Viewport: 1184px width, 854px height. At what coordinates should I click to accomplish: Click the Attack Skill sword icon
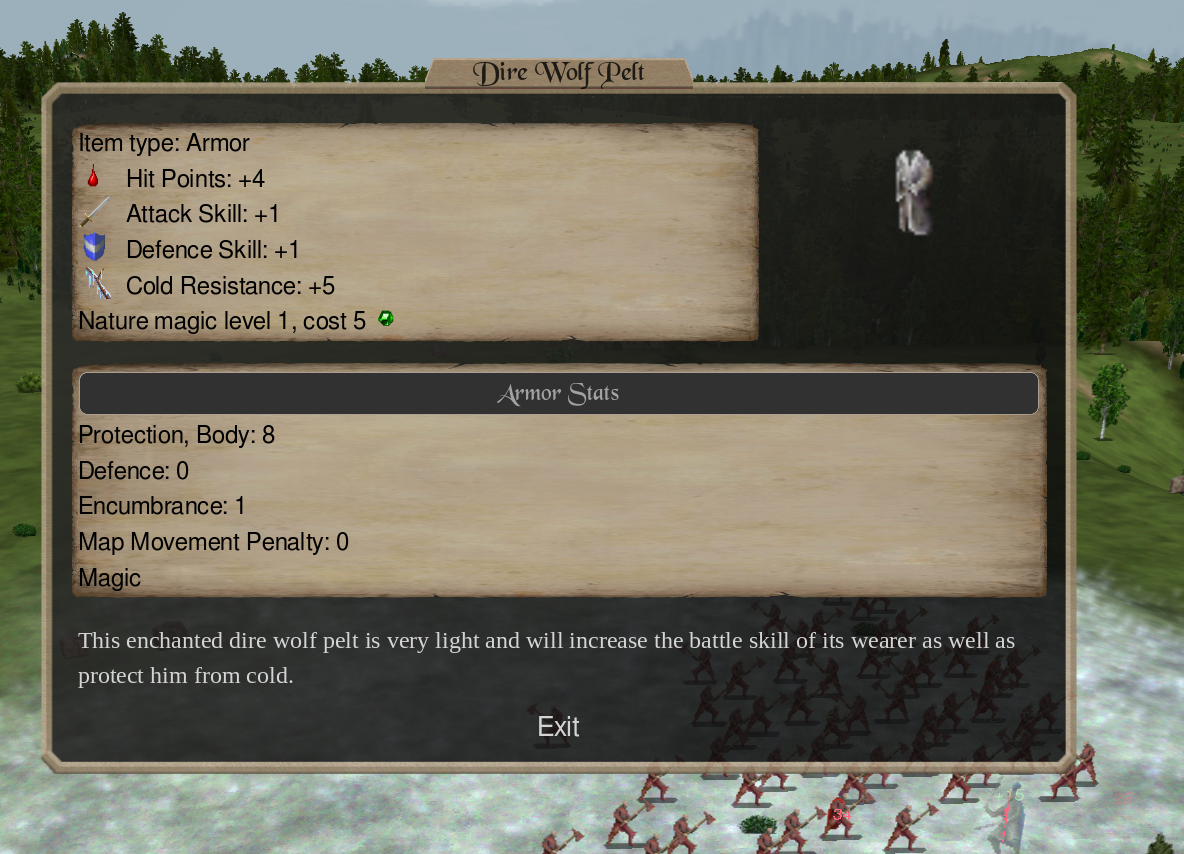pos(95,213)
